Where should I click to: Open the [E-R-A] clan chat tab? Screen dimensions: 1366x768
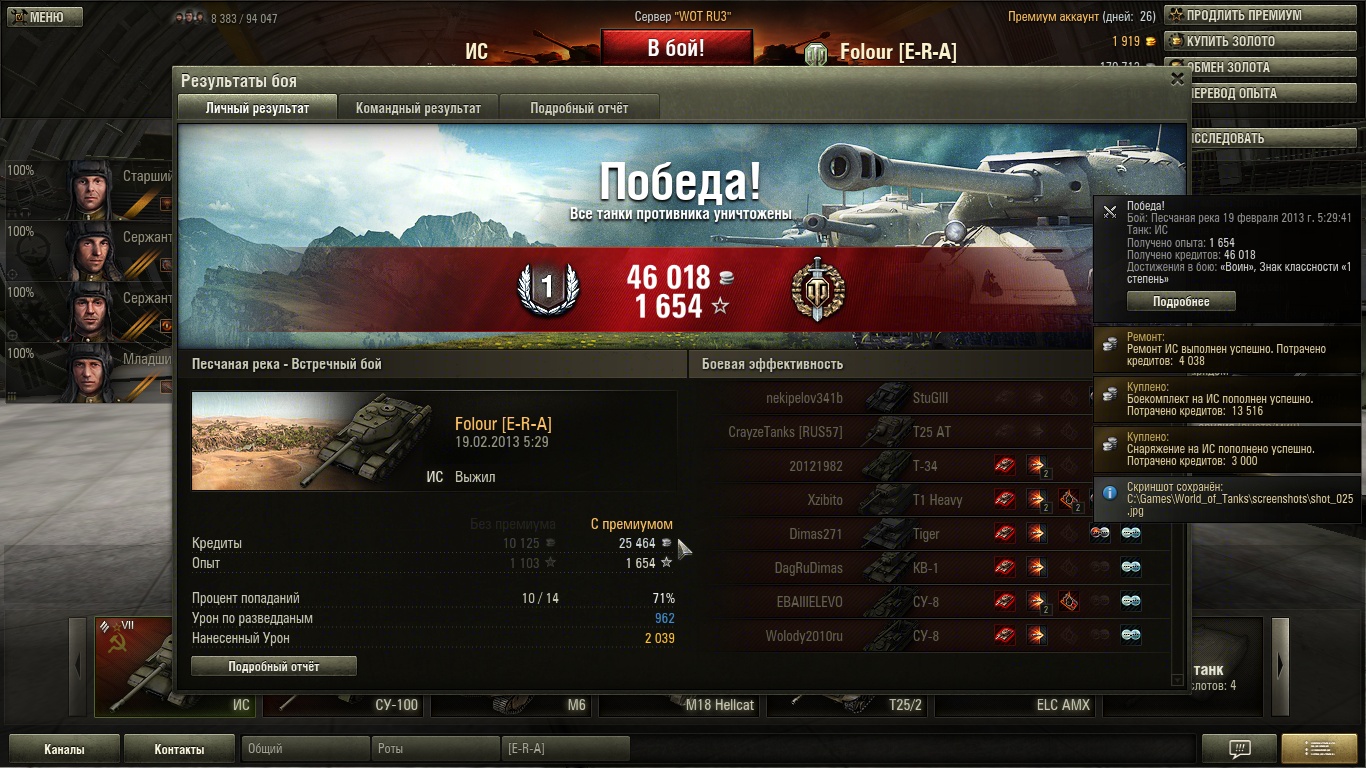(565, 749)
